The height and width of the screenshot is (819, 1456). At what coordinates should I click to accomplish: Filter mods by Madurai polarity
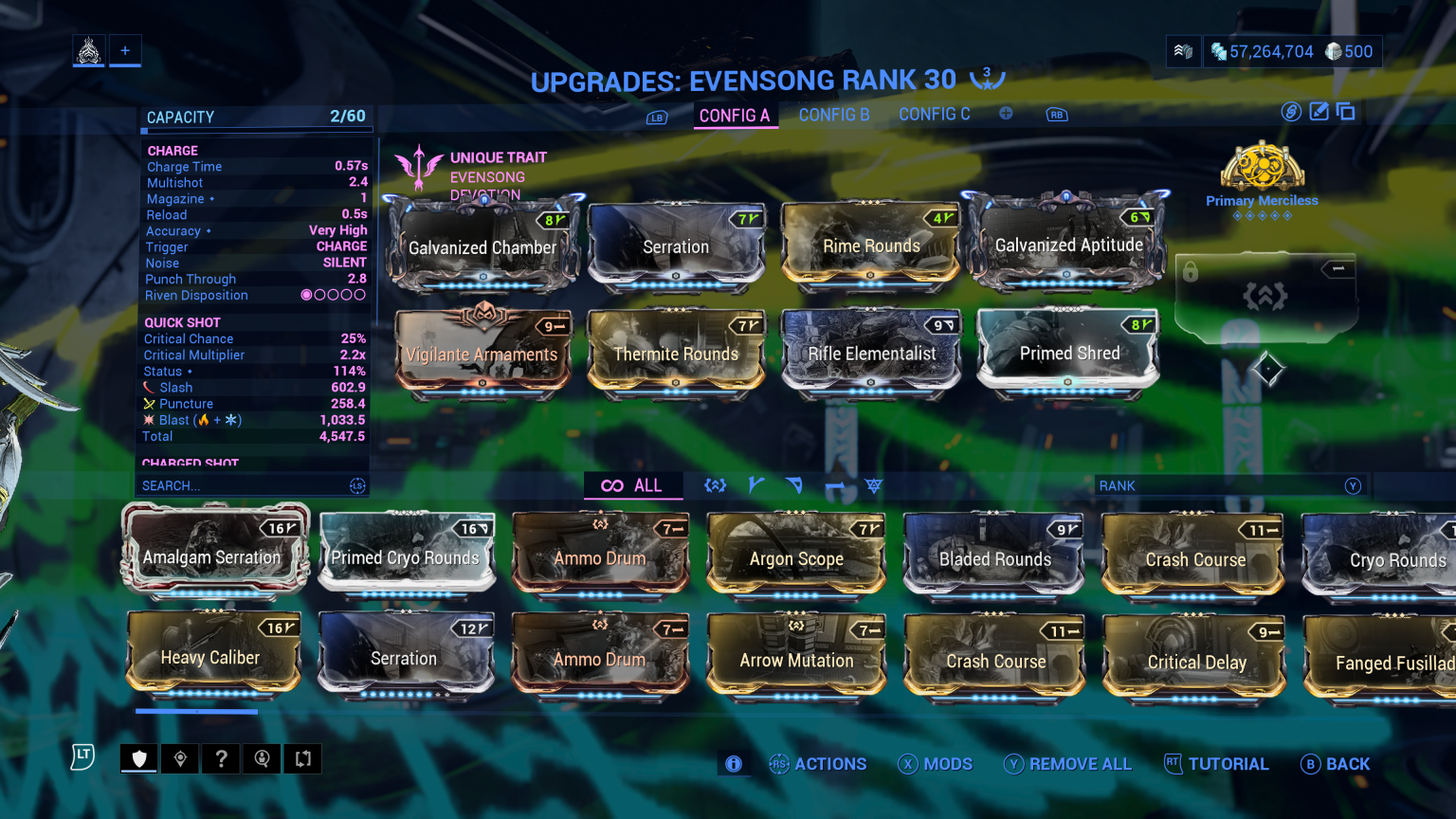pos(755,484)
